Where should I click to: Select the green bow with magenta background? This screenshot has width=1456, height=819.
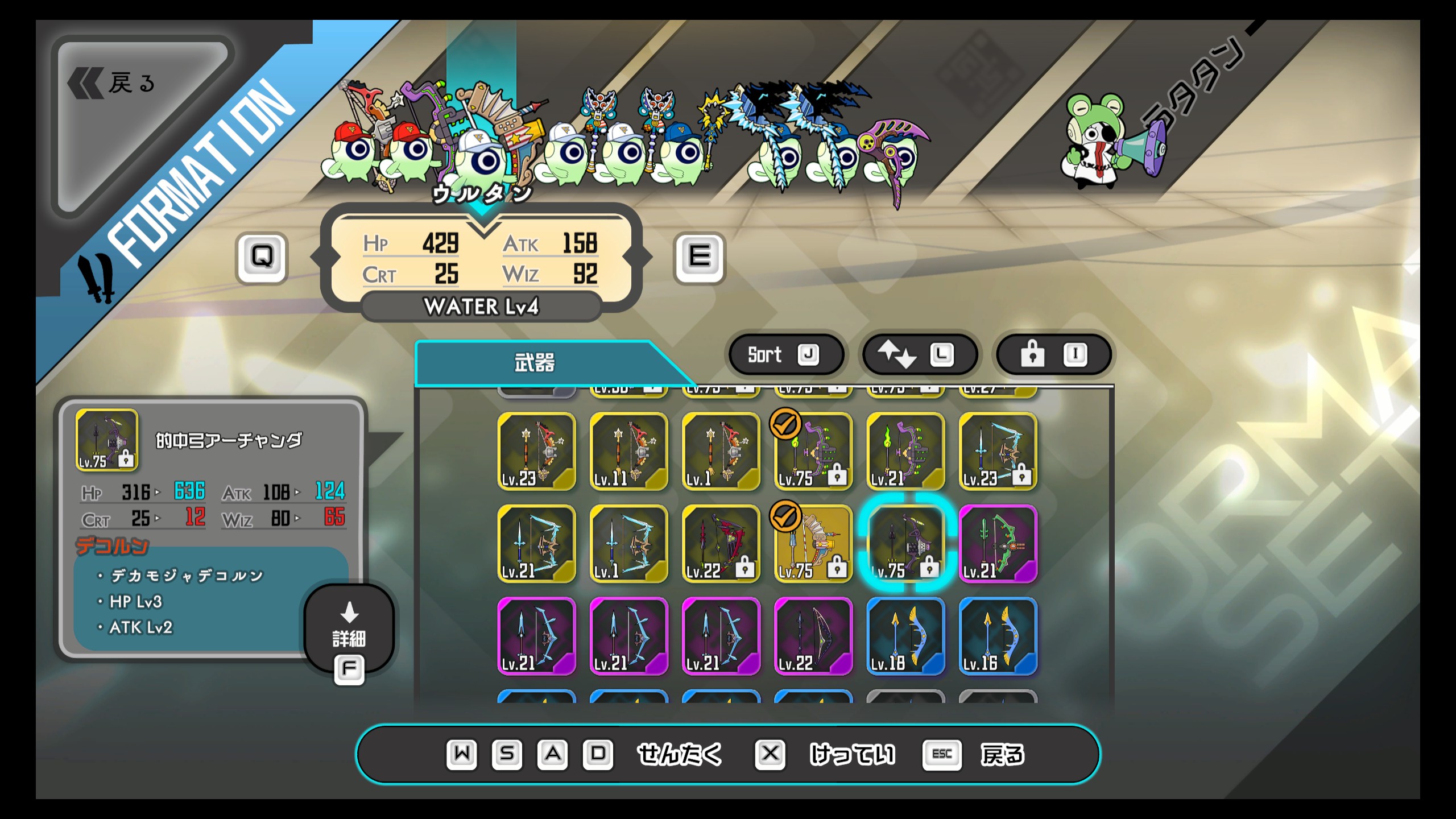click(998, 544)
